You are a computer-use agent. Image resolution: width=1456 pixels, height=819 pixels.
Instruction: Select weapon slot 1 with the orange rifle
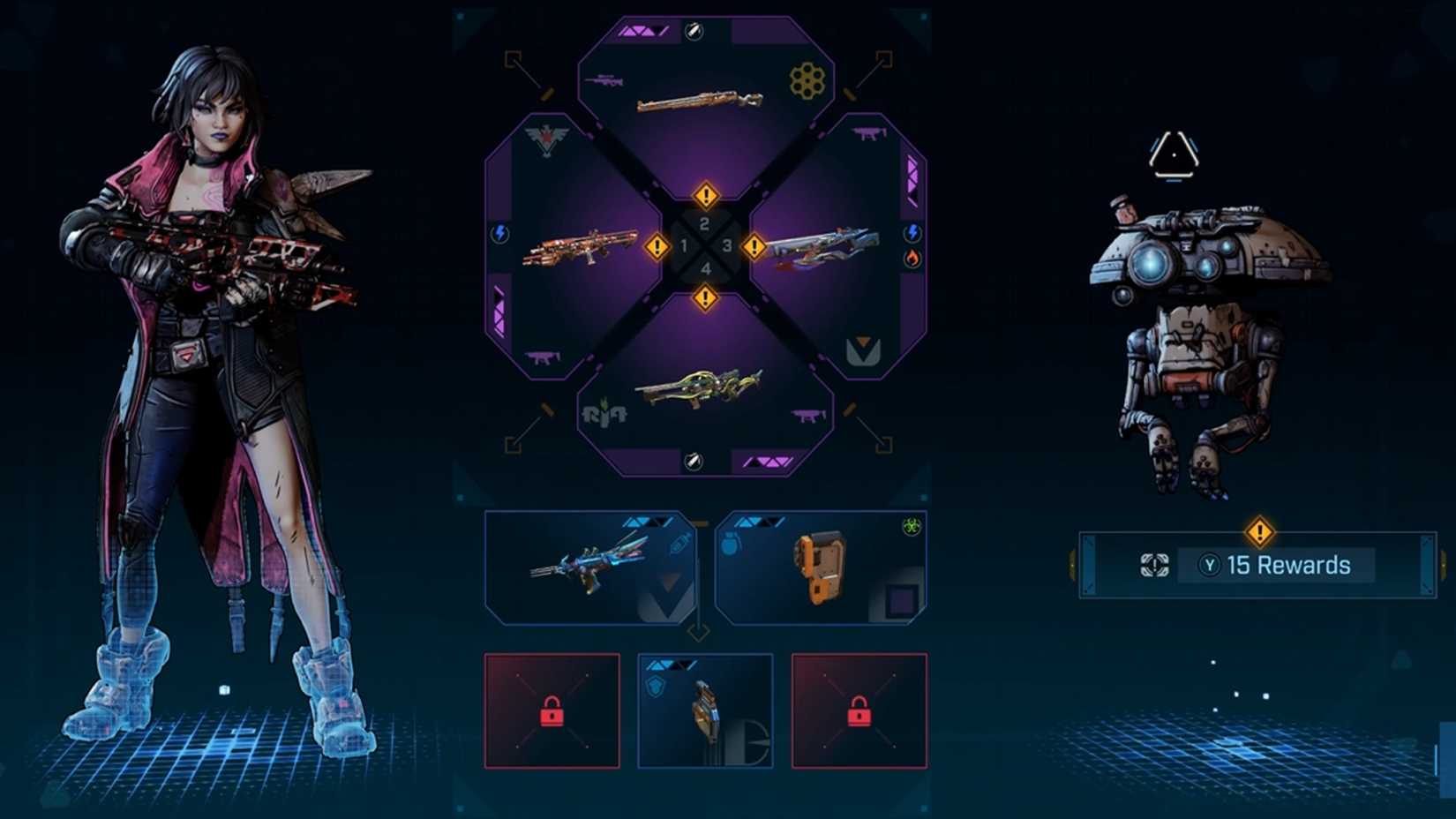click(x=579, y=247)
